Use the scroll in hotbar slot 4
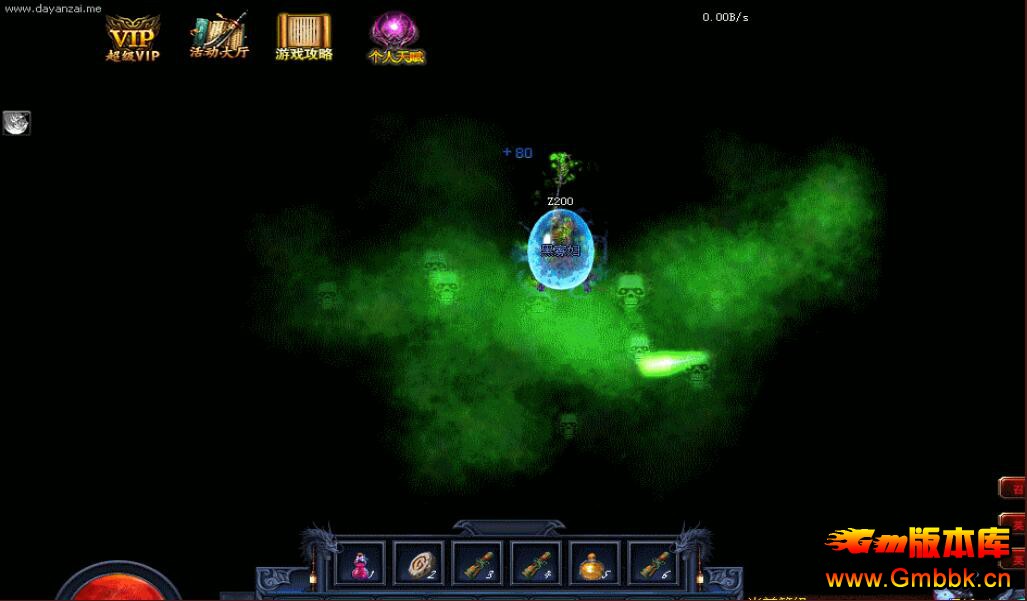This screenshot has width=1027, height=601. [x=536, y=565]
